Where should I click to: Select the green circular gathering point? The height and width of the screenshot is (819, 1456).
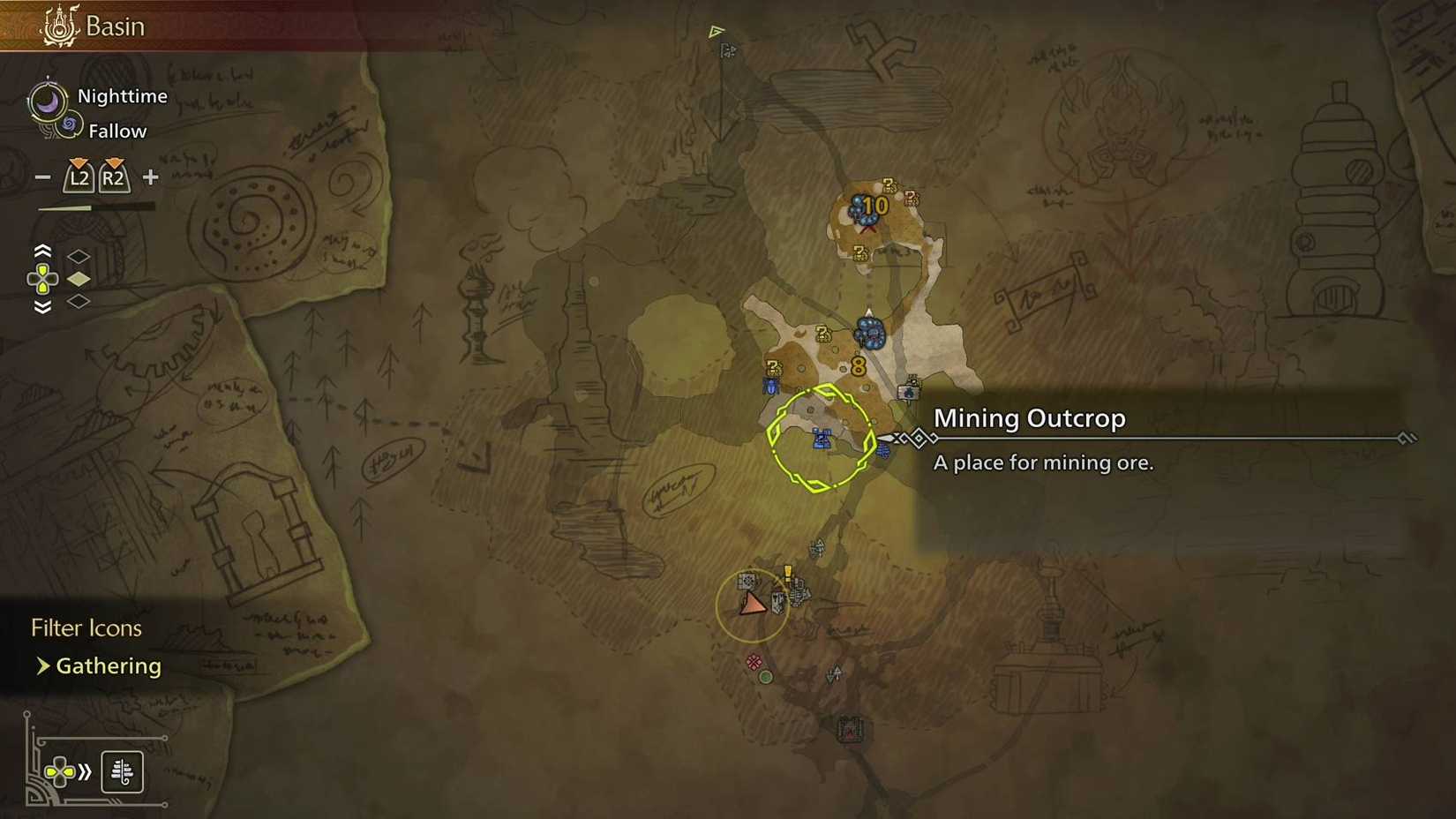tap(765, 676)
